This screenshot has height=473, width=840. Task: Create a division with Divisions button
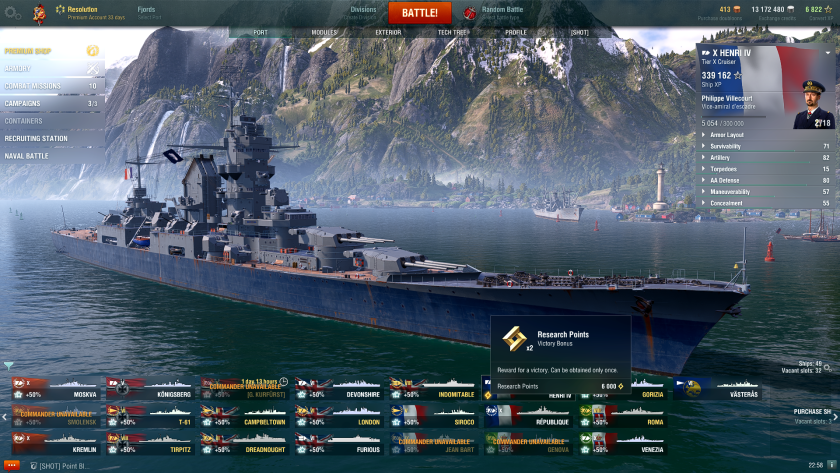pos(363,12)
